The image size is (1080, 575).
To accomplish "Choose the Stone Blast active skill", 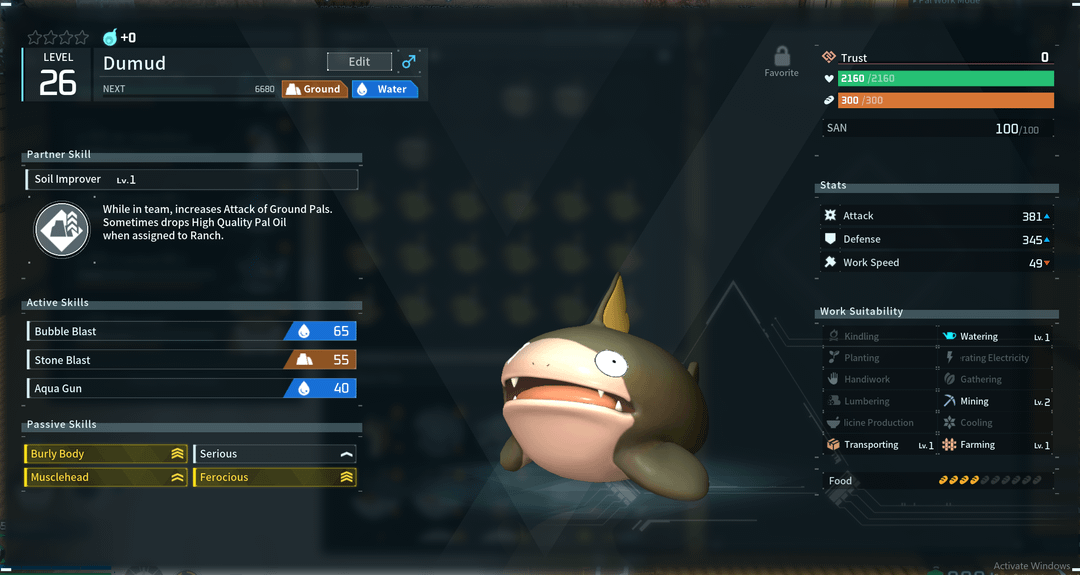I will pyautogui.click(x=191, y=360).
